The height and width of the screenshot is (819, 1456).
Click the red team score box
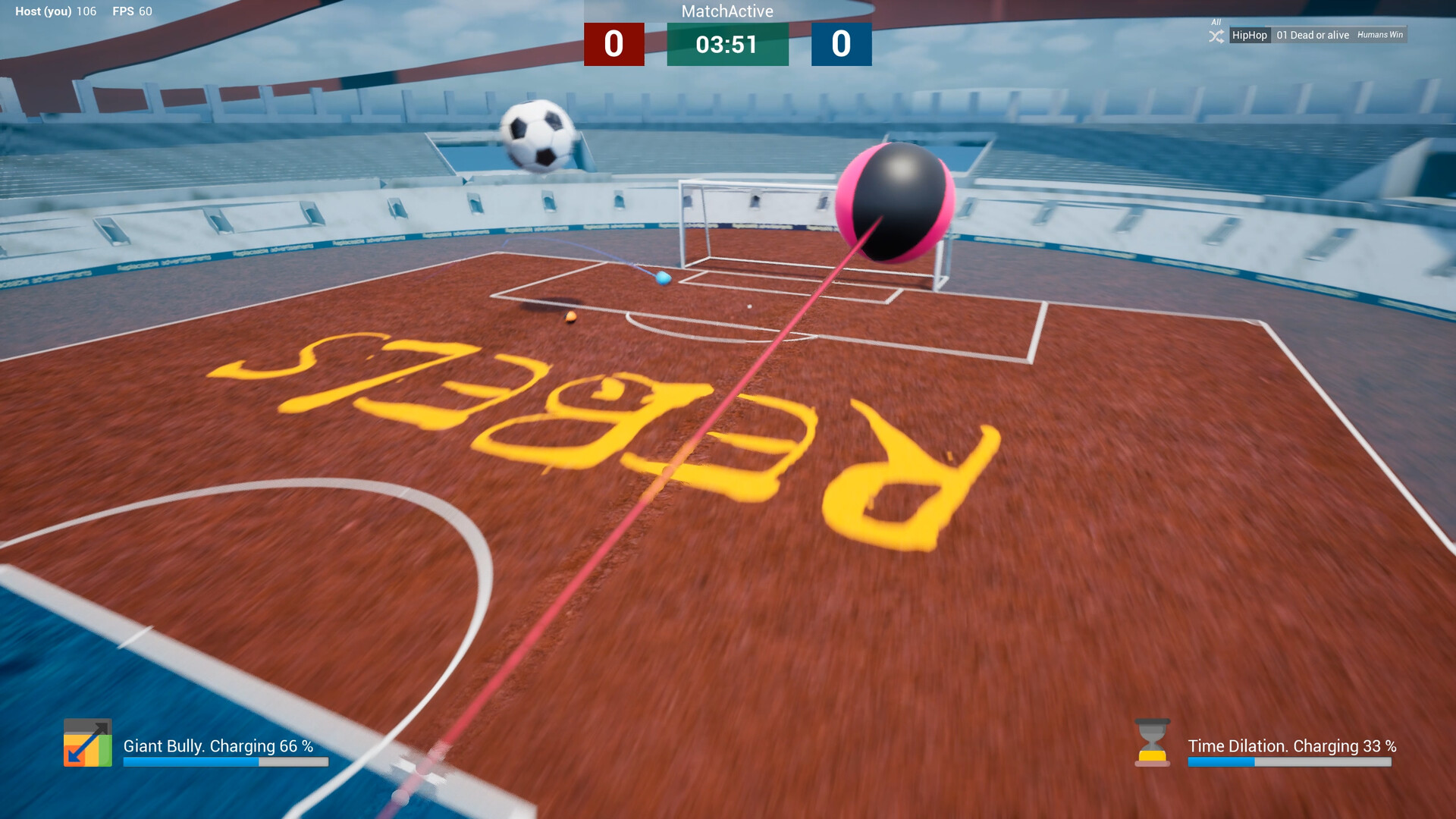(613, 45)
